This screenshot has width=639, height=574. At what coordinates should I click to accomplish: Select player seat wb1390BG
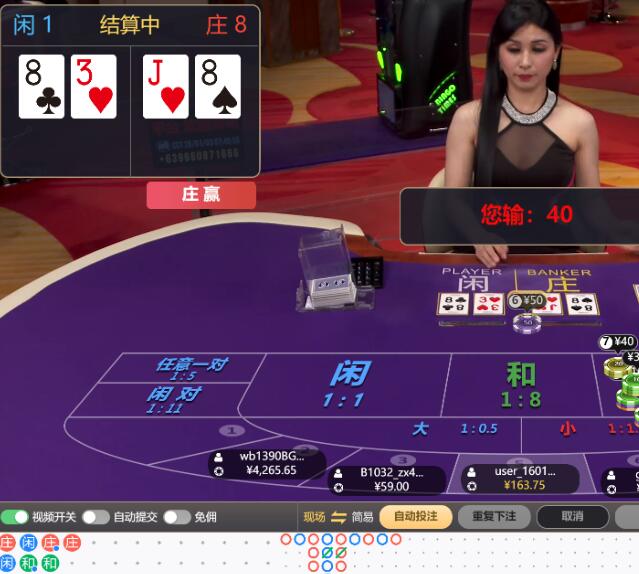[268, 463]
